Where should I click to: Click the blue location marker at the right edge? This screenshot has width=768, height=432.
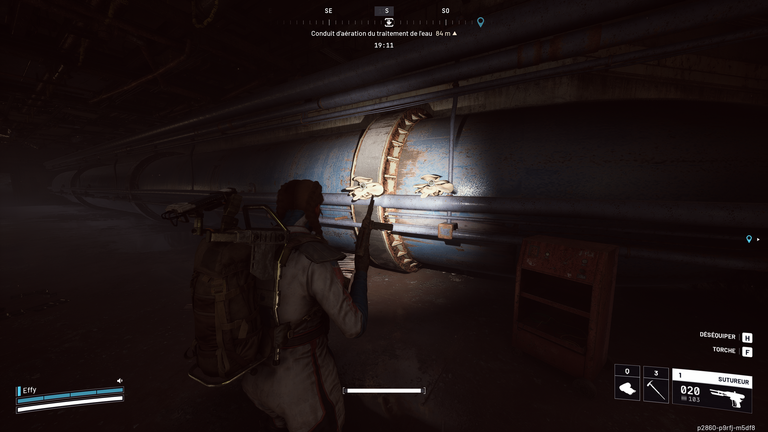pyautogui.click(x=749, y=240)
